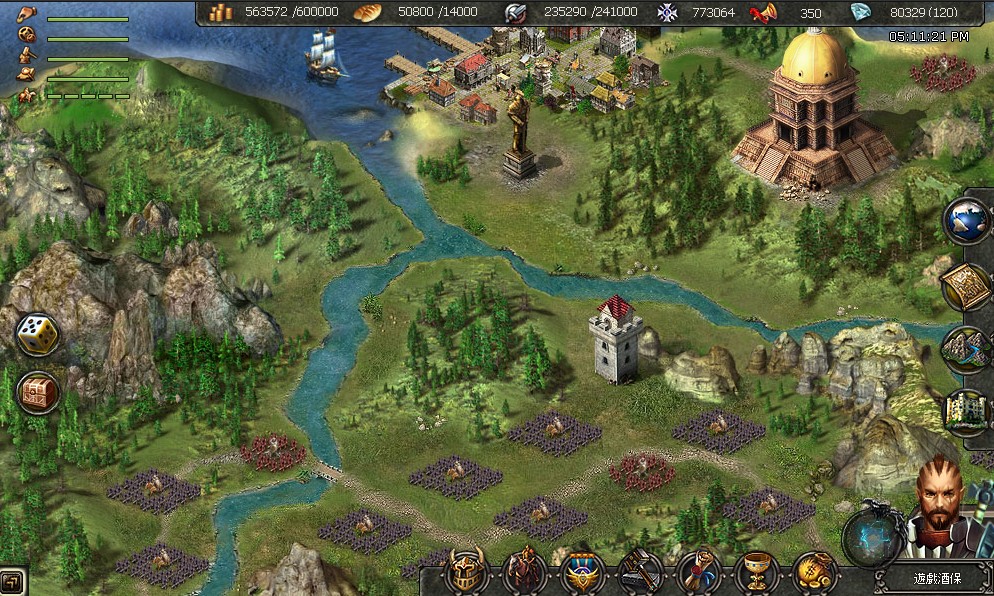Open the winged medal badge icon
Screen dimensions: 994x596
[x=582, y=573]
